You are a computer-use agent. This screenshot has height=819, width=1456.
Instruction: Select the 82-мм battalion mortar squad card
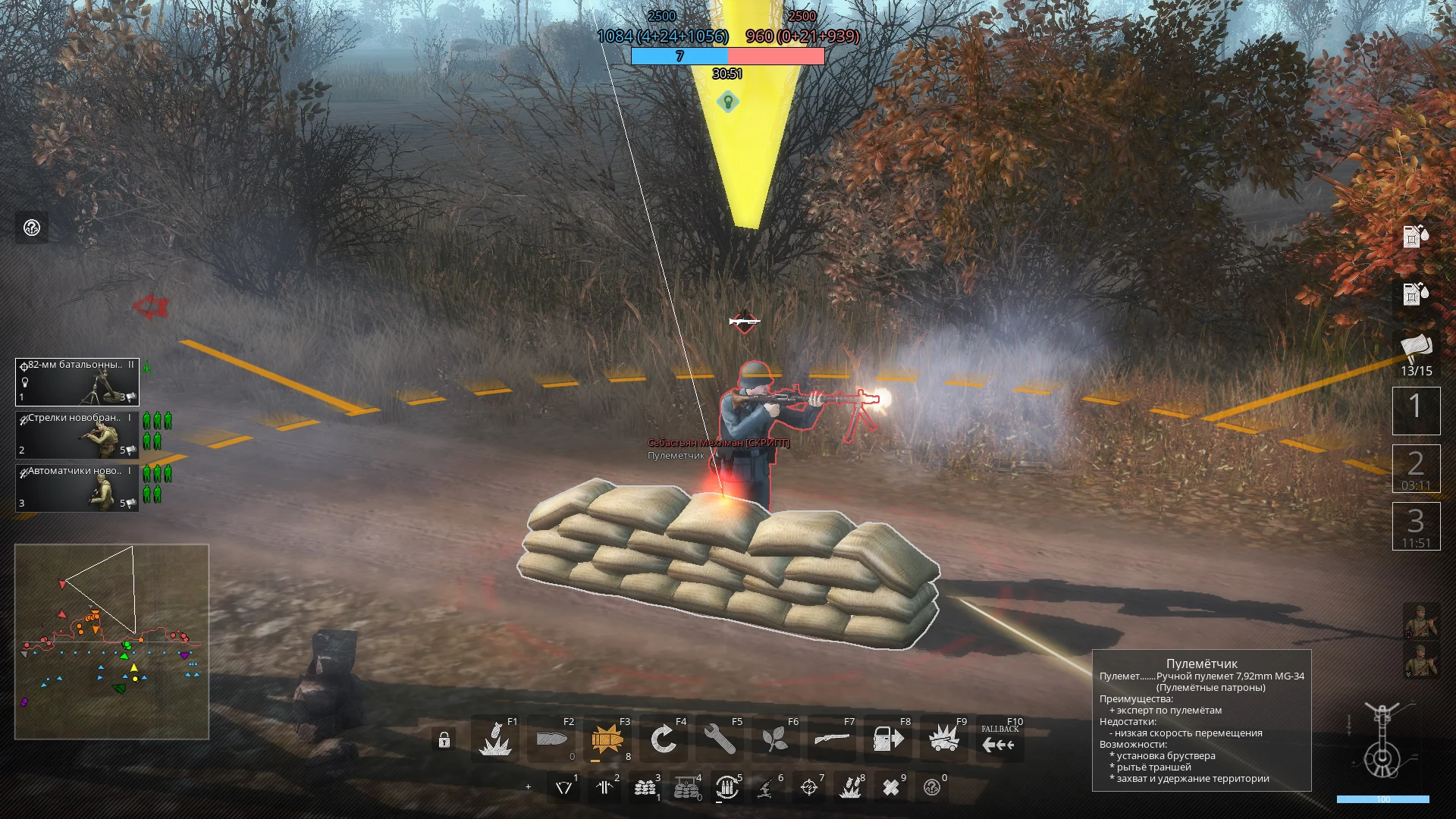point(77,381)
